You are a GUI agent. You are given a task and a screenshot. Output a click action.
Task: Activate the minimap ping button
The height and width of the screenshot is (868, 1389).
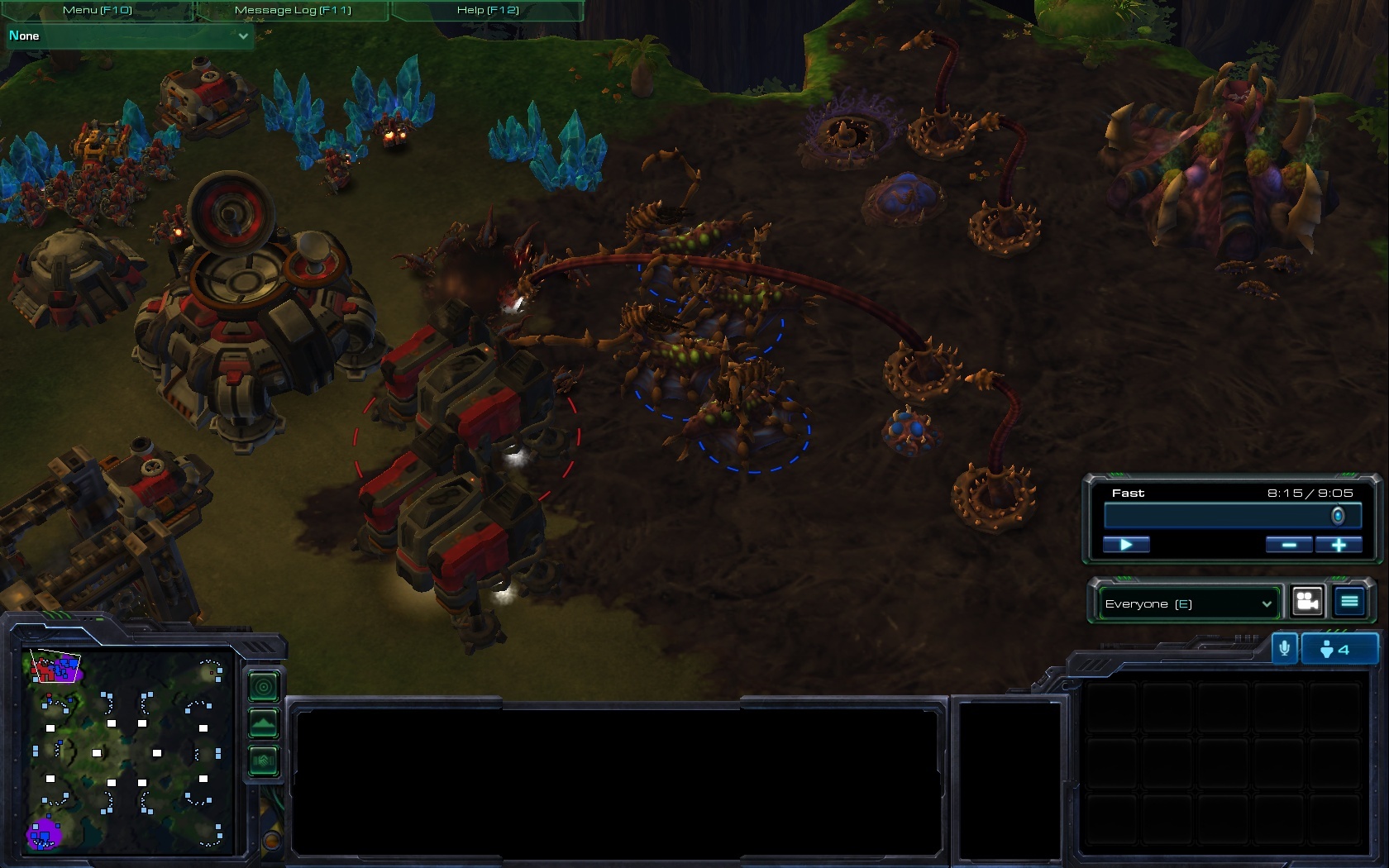264,686
